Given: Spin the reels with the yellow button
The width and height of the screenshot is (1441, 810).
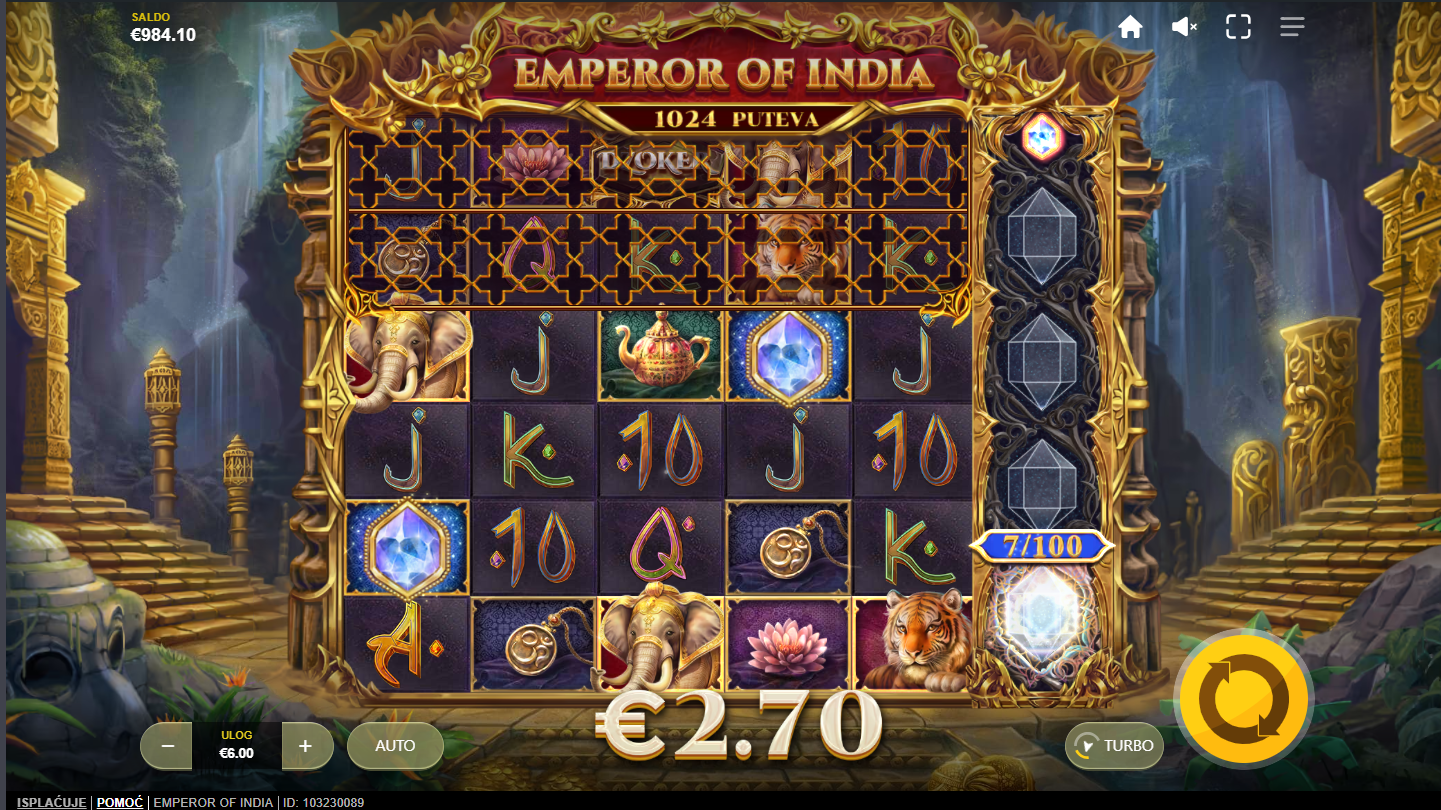Looking at the screenshot, I should coord(1243,698).
